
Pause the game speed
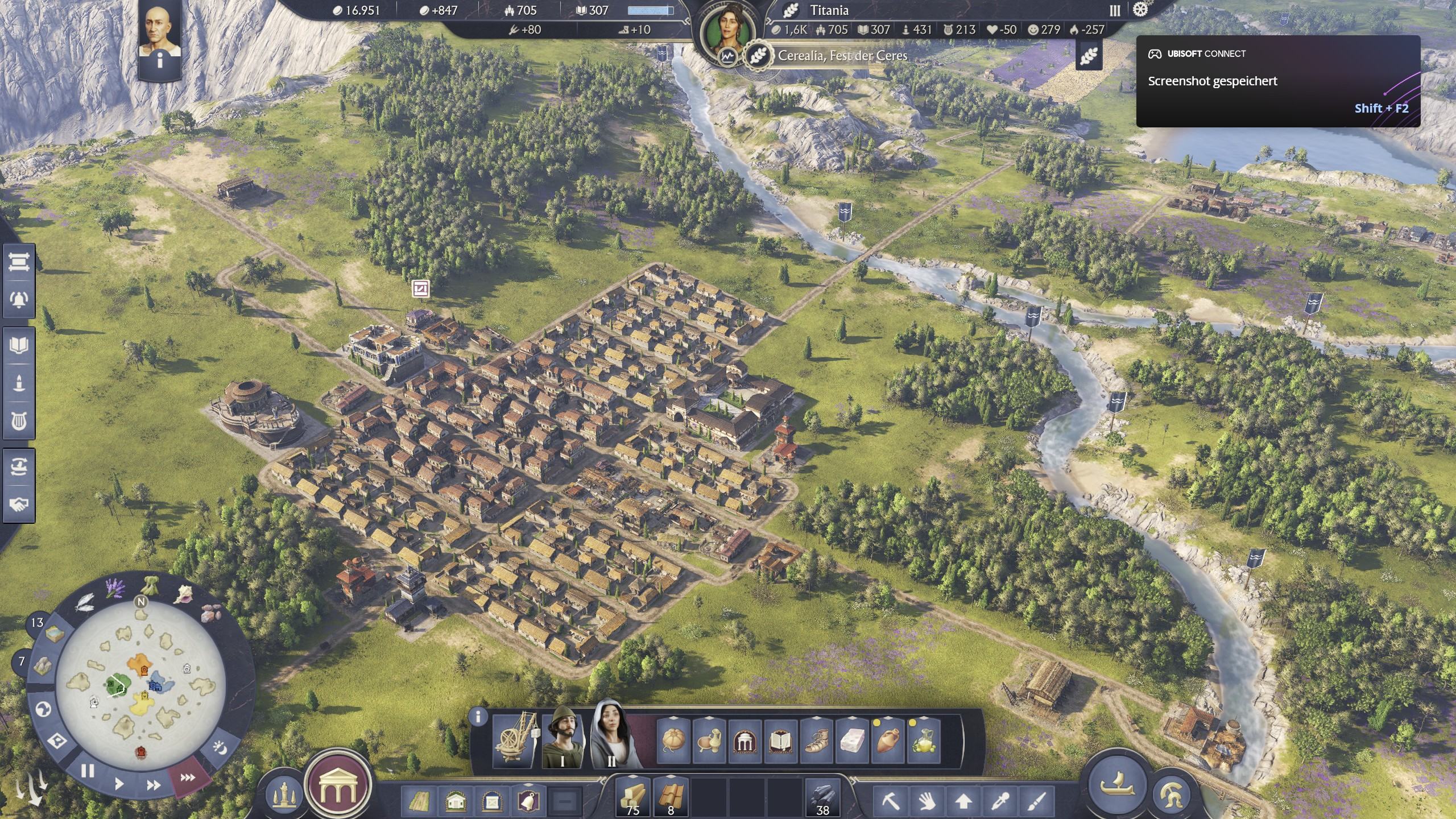(88, 771)
